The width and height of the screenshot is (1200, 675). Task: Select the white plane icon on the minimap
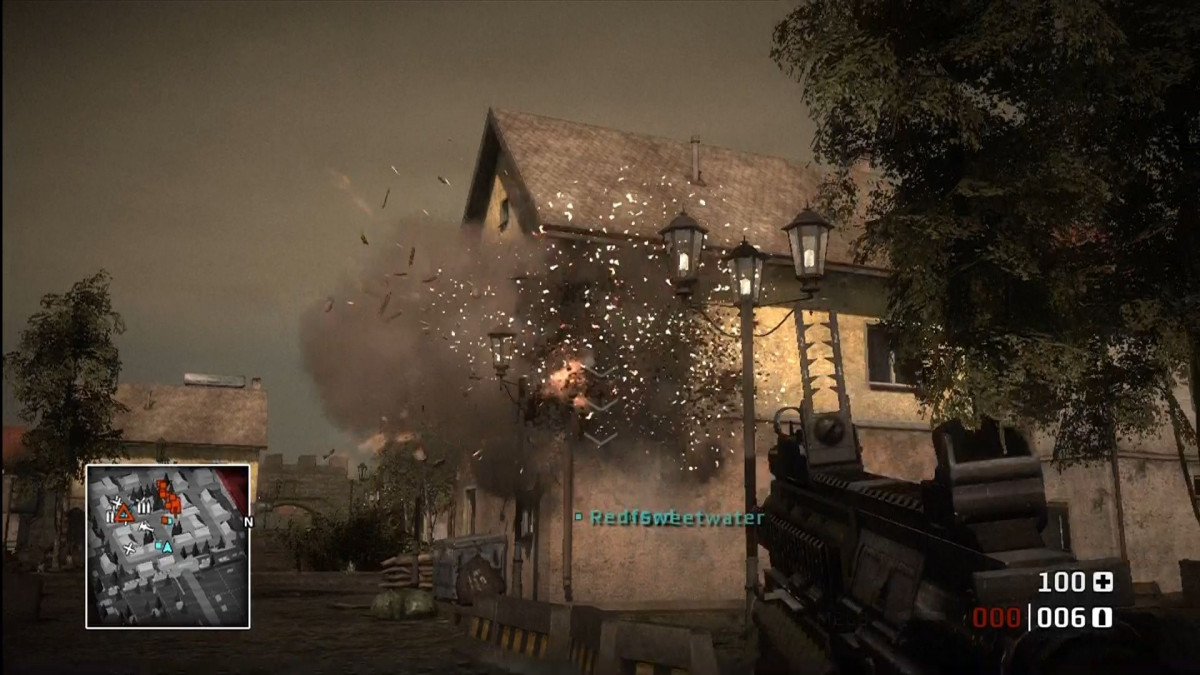(146, 526)
